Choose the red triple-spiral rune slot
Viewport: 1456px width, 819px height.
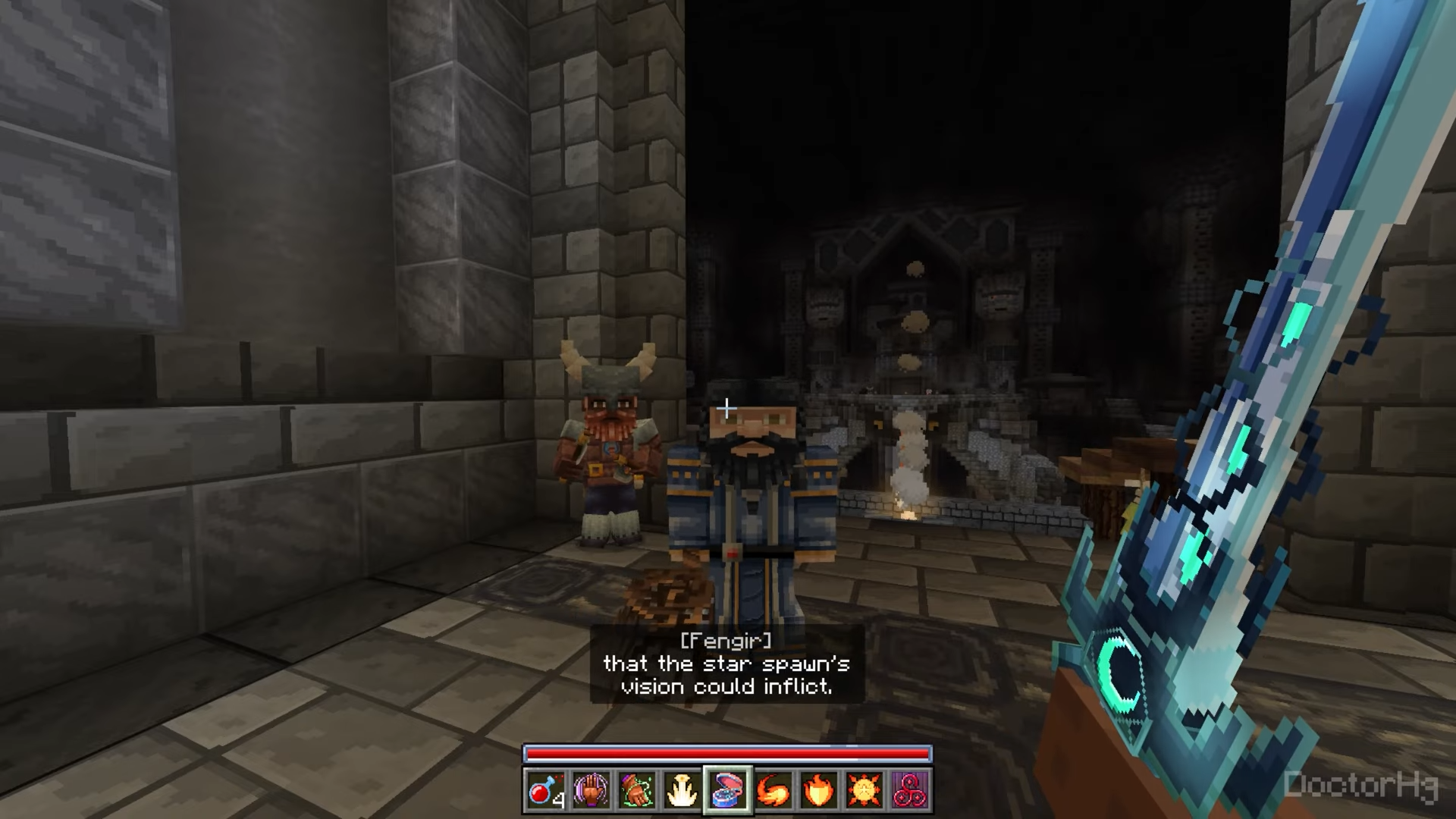(x=910, y=791)
